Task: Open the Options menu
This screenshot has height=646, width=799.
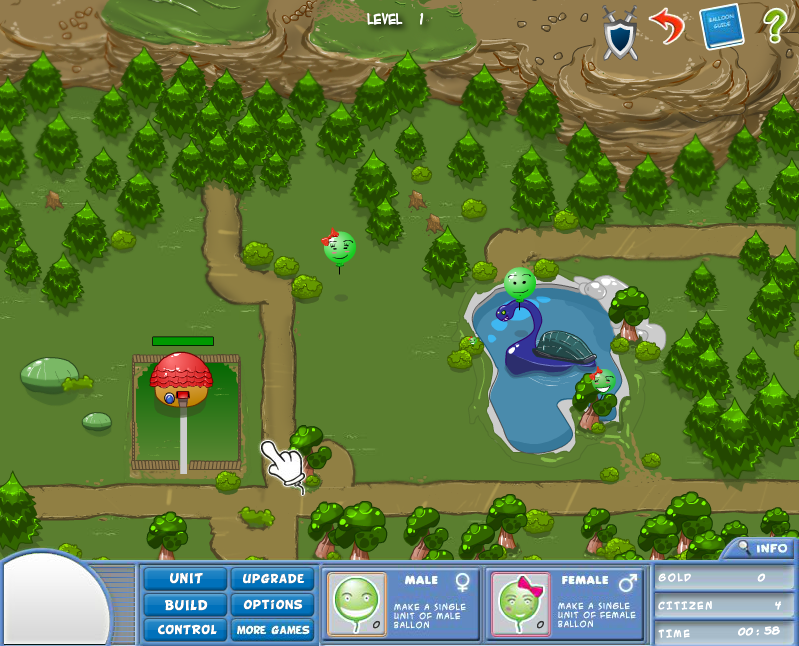Action: [x=273, y=605]
